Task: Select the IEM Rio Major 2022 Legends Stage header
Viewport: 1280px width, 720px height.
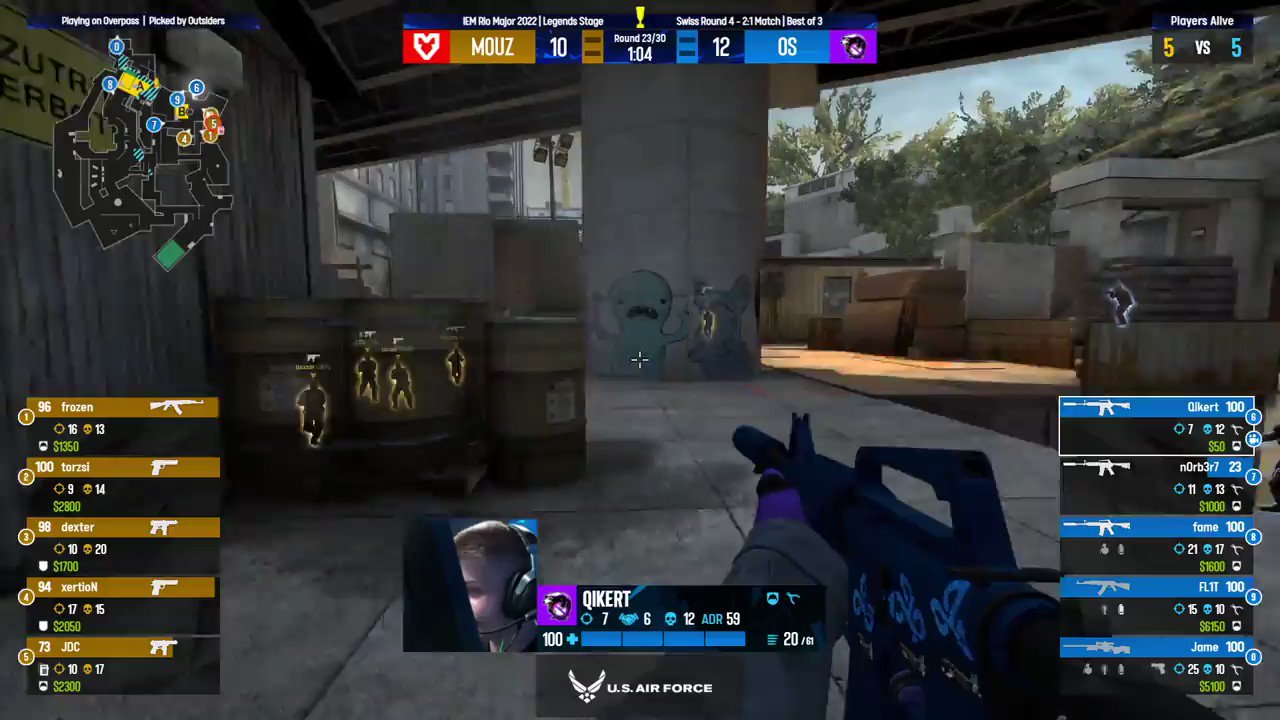Action: click(x=535, y=20)
